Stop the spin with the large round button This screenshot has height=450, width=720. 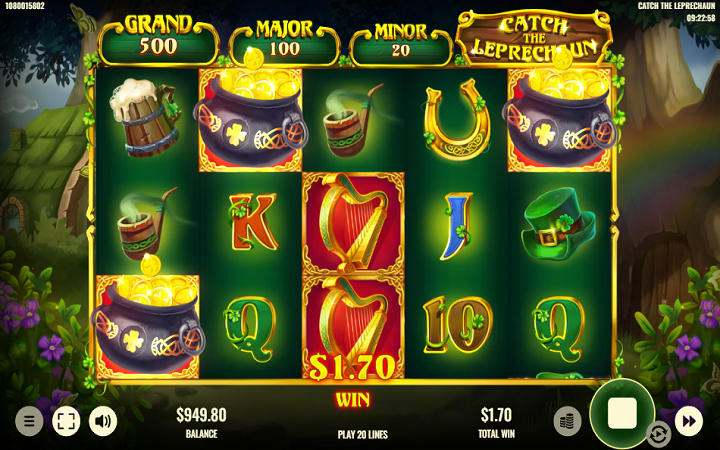point(622,413)
